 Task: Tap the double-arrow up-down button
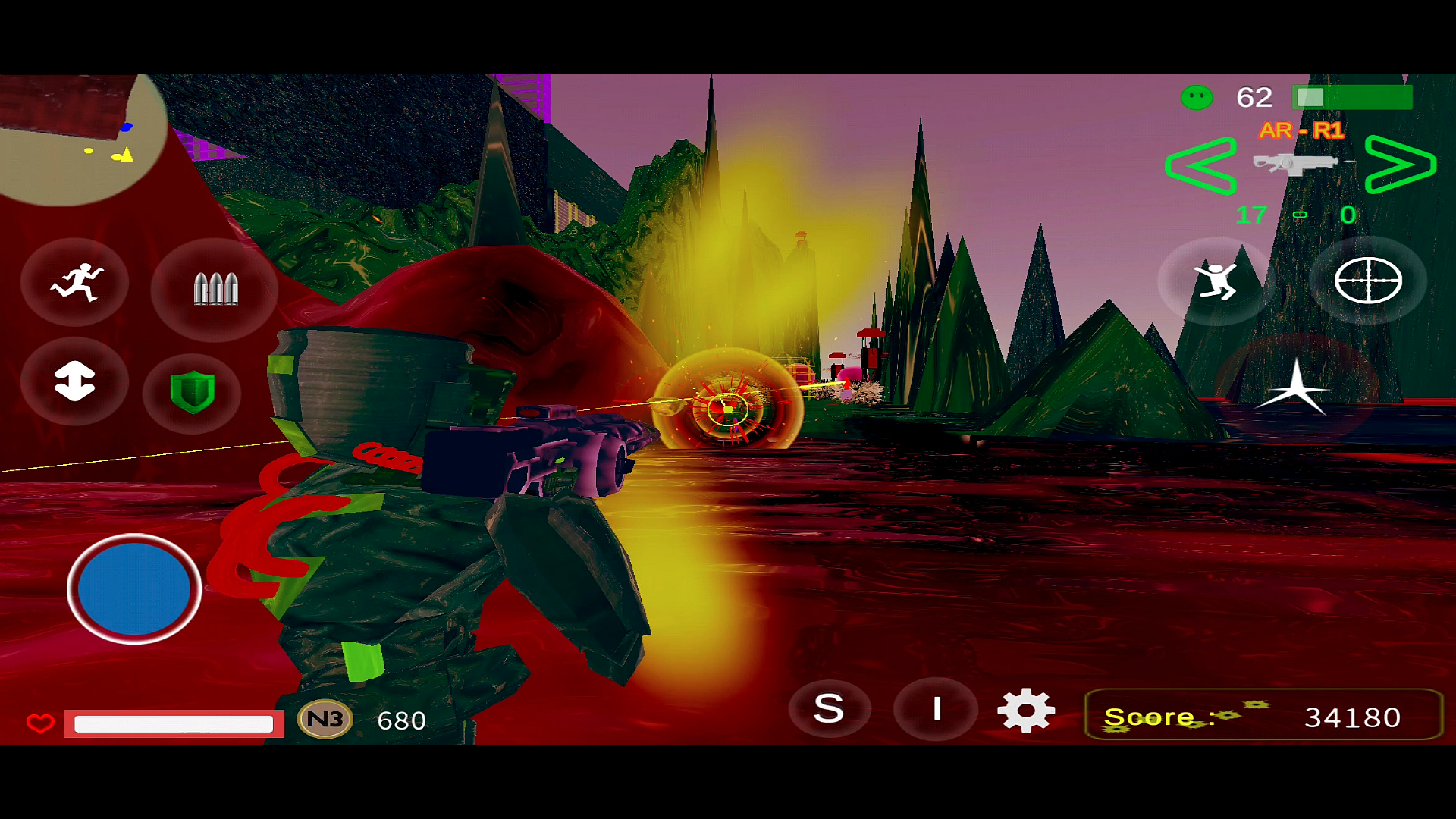coord(74,381)
